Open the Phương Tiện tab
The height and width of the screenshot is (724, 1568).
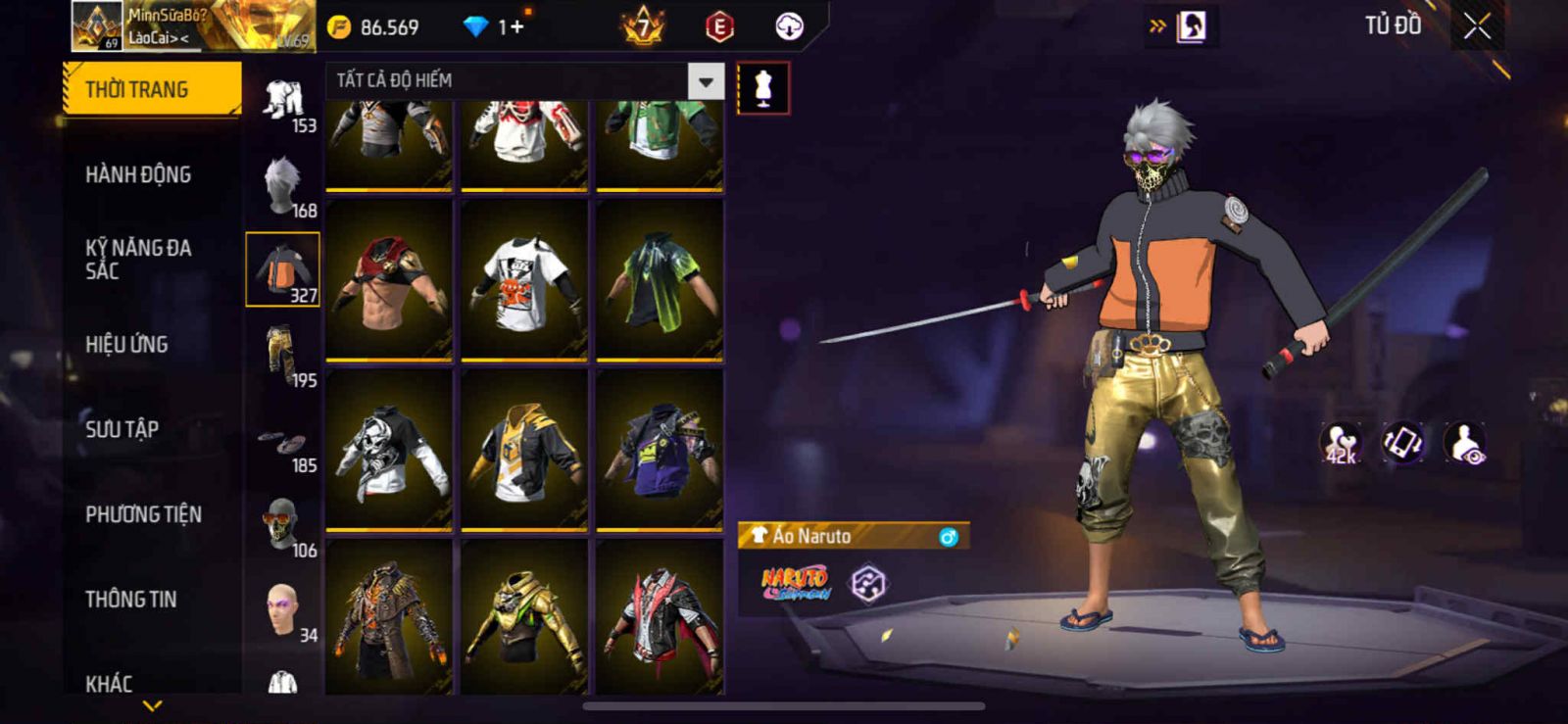pos(143,514)
